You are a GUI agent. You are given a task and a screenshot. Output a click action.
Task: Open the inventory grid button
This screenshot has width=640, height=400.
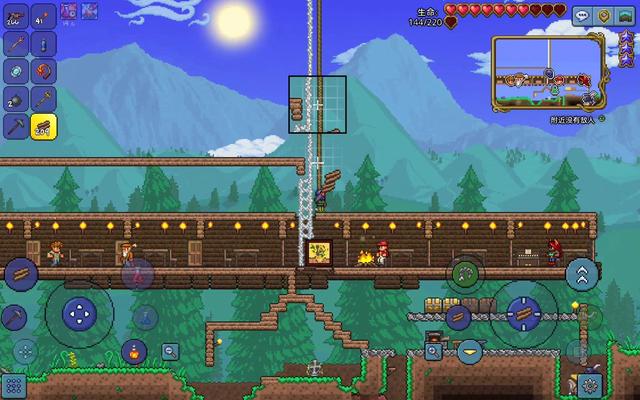(13, 386)
